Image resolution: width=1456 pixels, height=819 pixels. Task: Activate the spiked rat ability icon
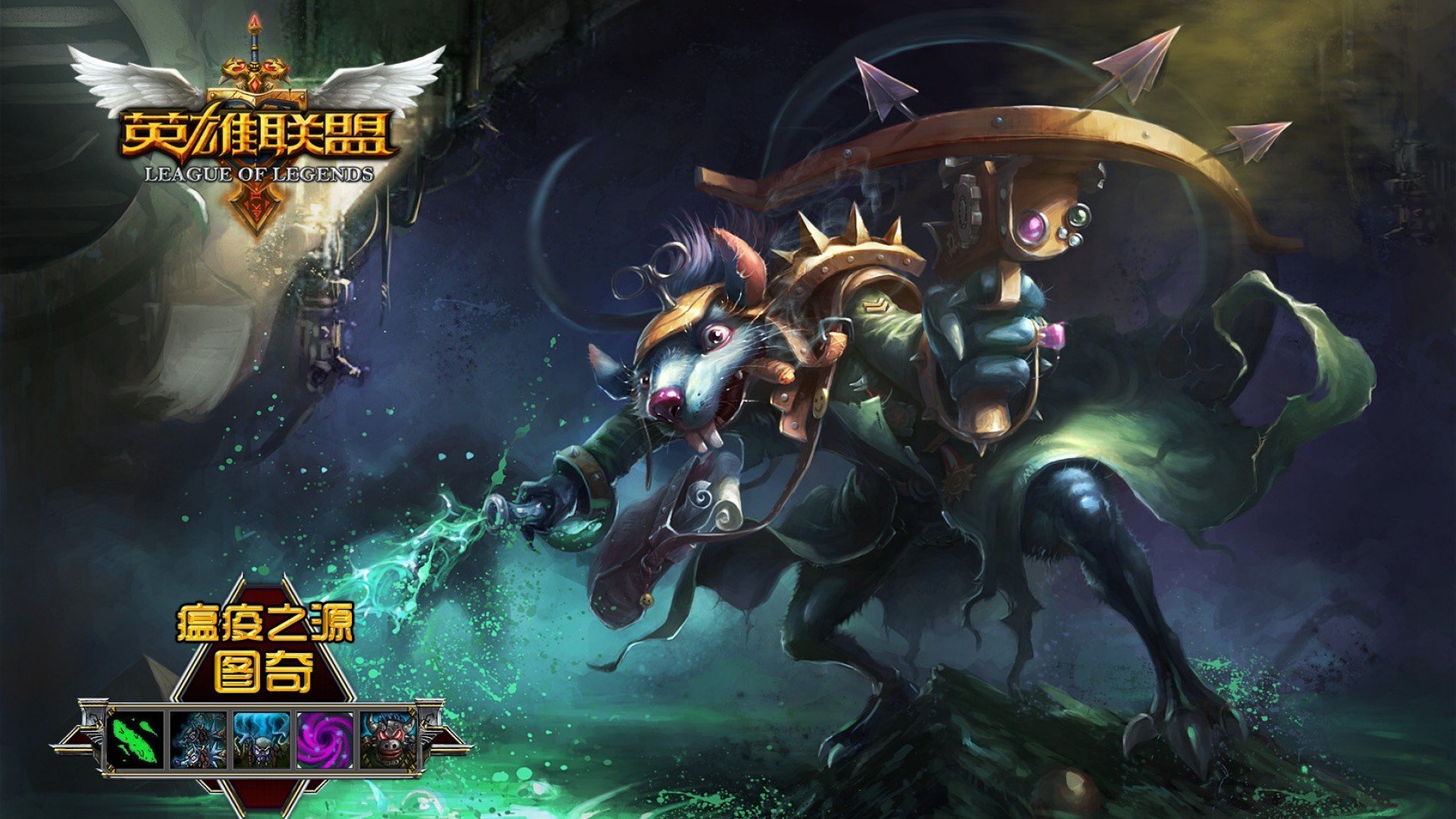199,739
